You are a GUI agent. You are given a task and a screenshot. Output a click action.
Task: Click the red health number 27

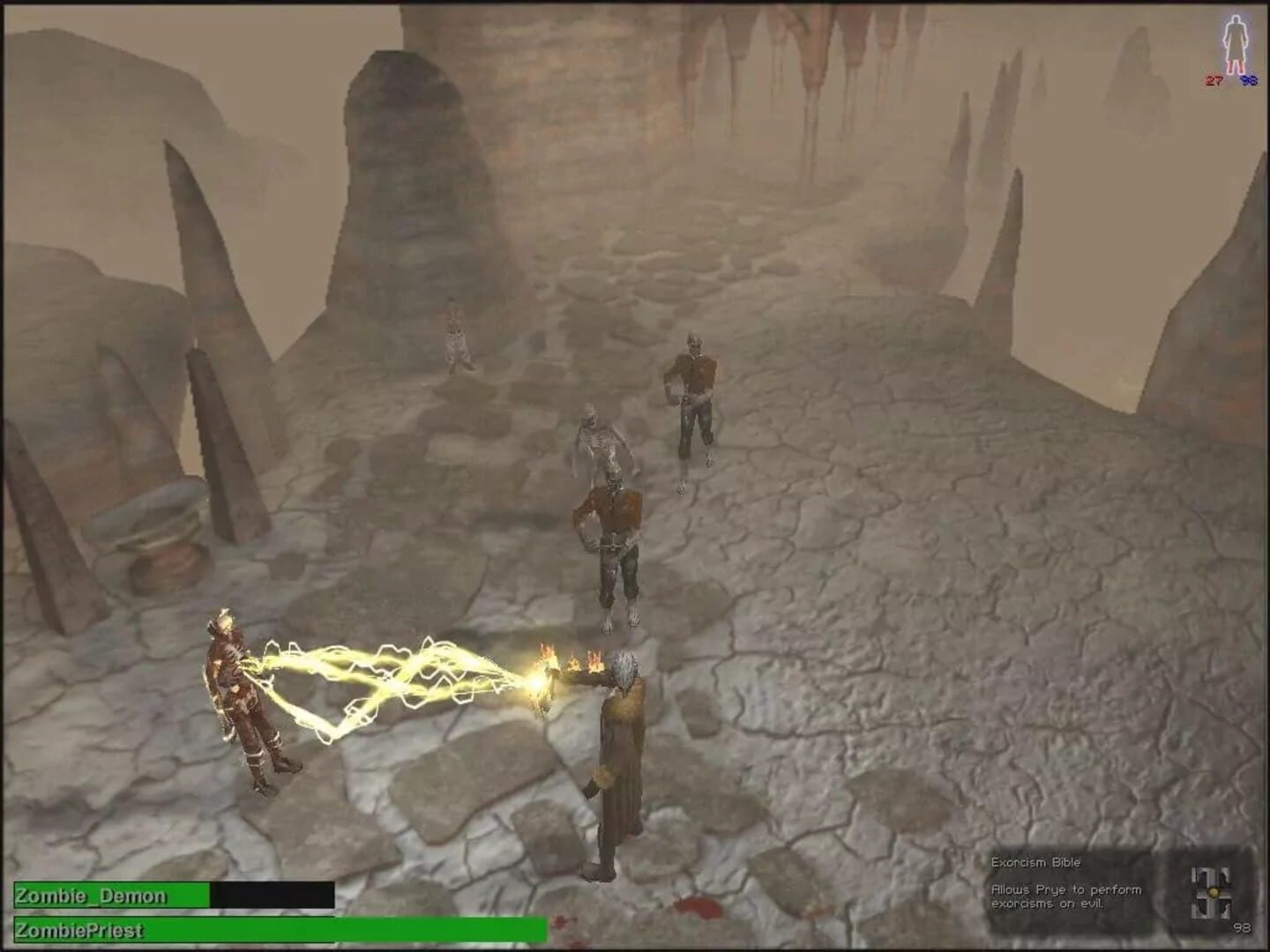click(x=1212, y=81)
